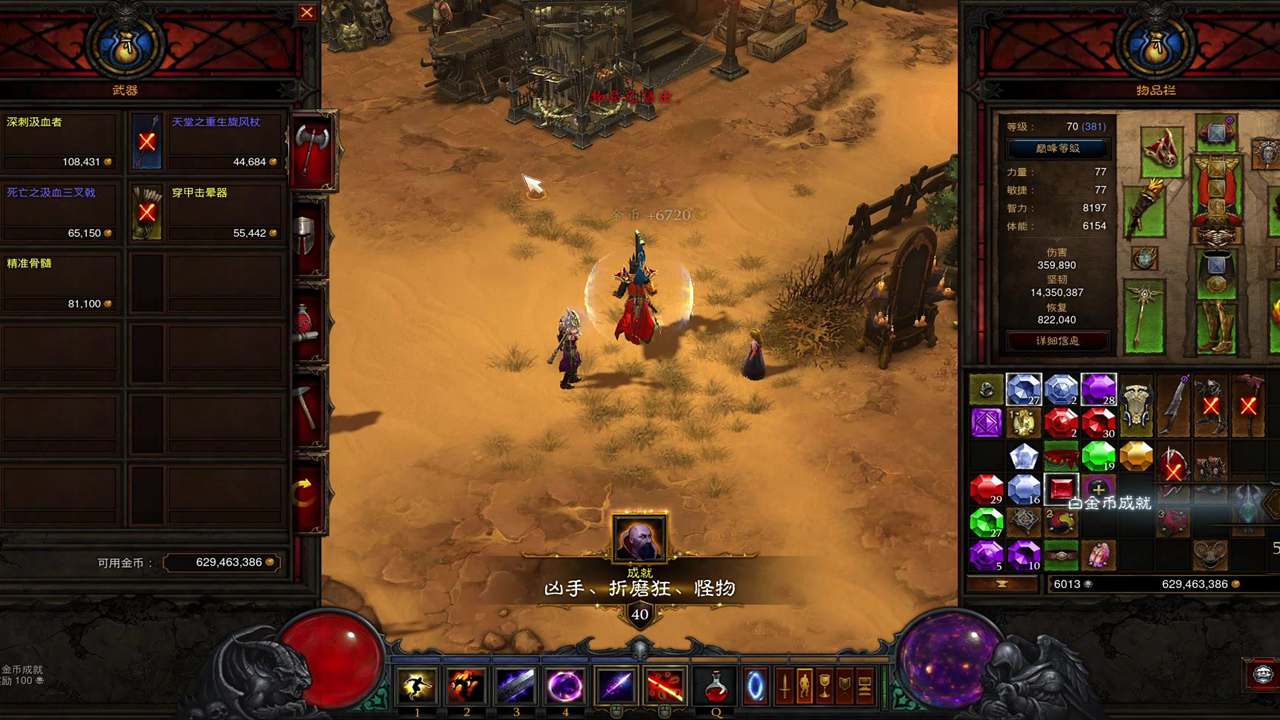The width and height of the screenshot is (1280, 720).
Task: Select the 死亡之汲血三叉戟 recipe
Action: [x=60, y=212]
